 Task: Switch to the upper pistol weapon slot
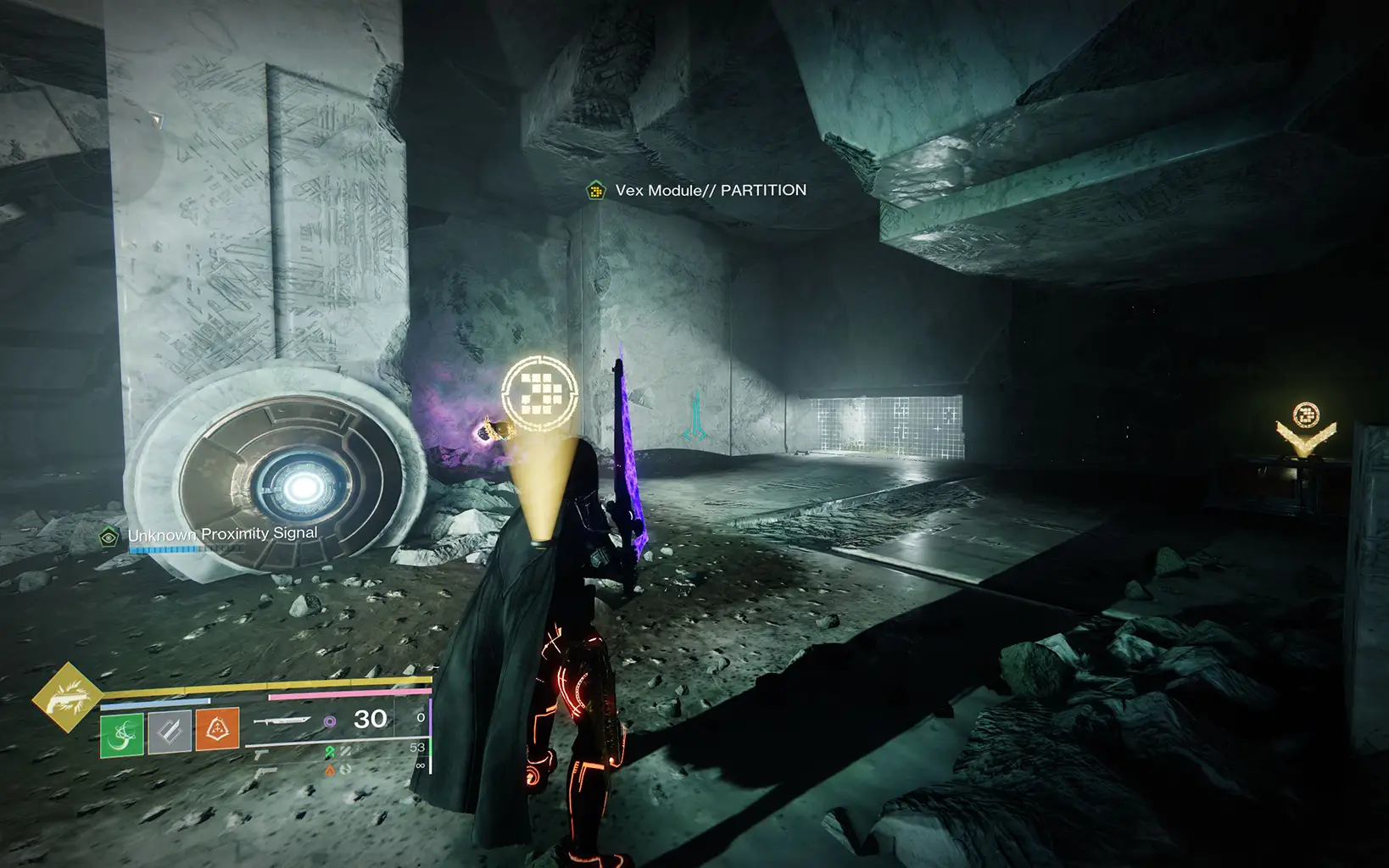point(261,754)
